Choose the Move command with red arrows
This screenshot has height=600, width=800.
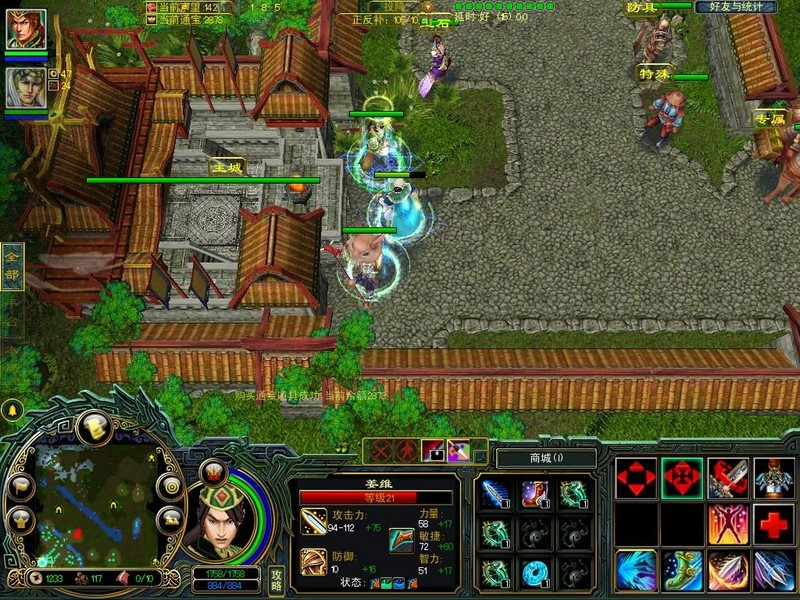pyautogui.click(x=636, y=478)
